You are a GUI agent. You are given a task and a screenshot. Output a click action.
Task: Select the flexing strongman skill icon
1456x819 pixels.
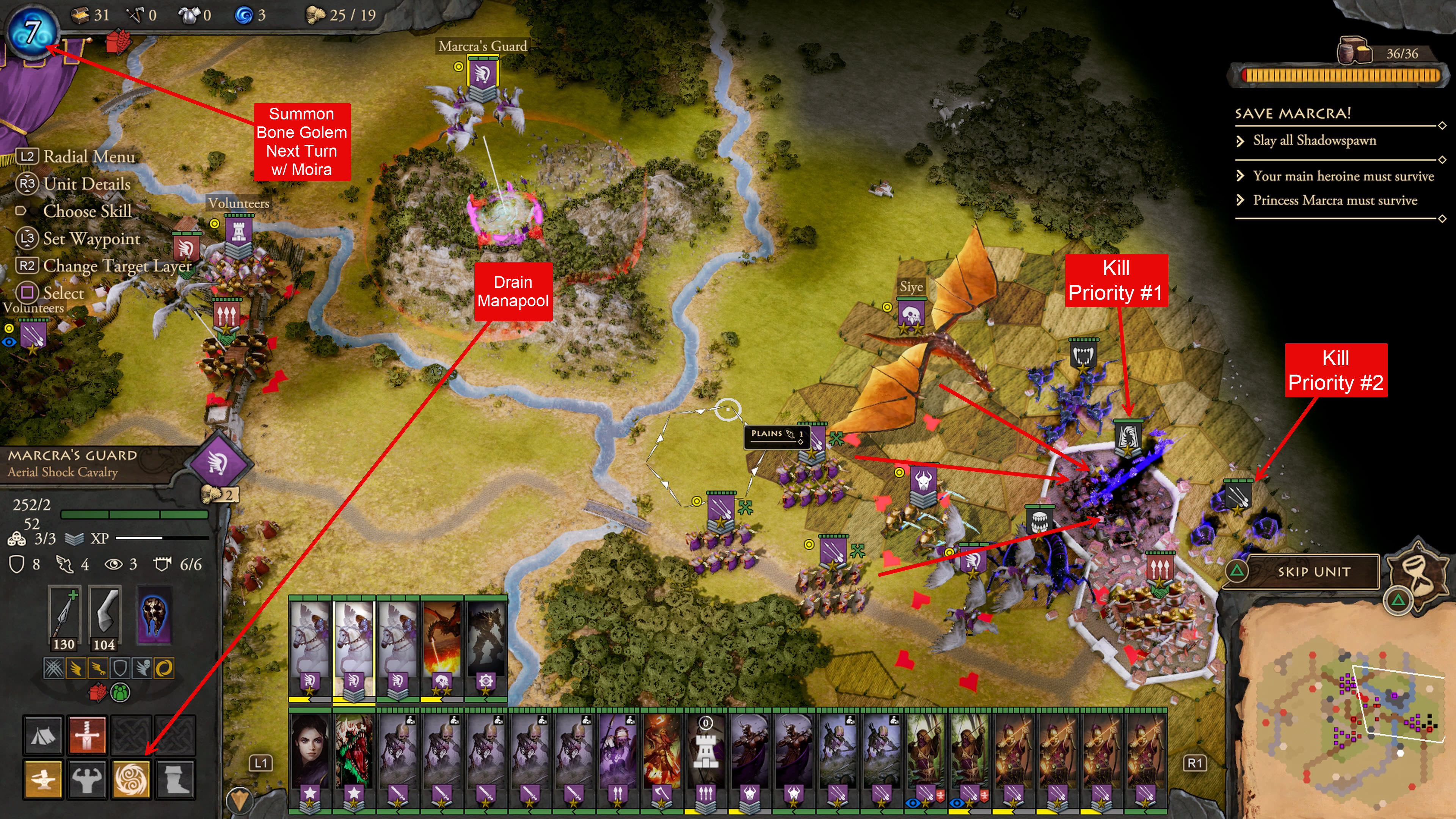tap(86, 780)
